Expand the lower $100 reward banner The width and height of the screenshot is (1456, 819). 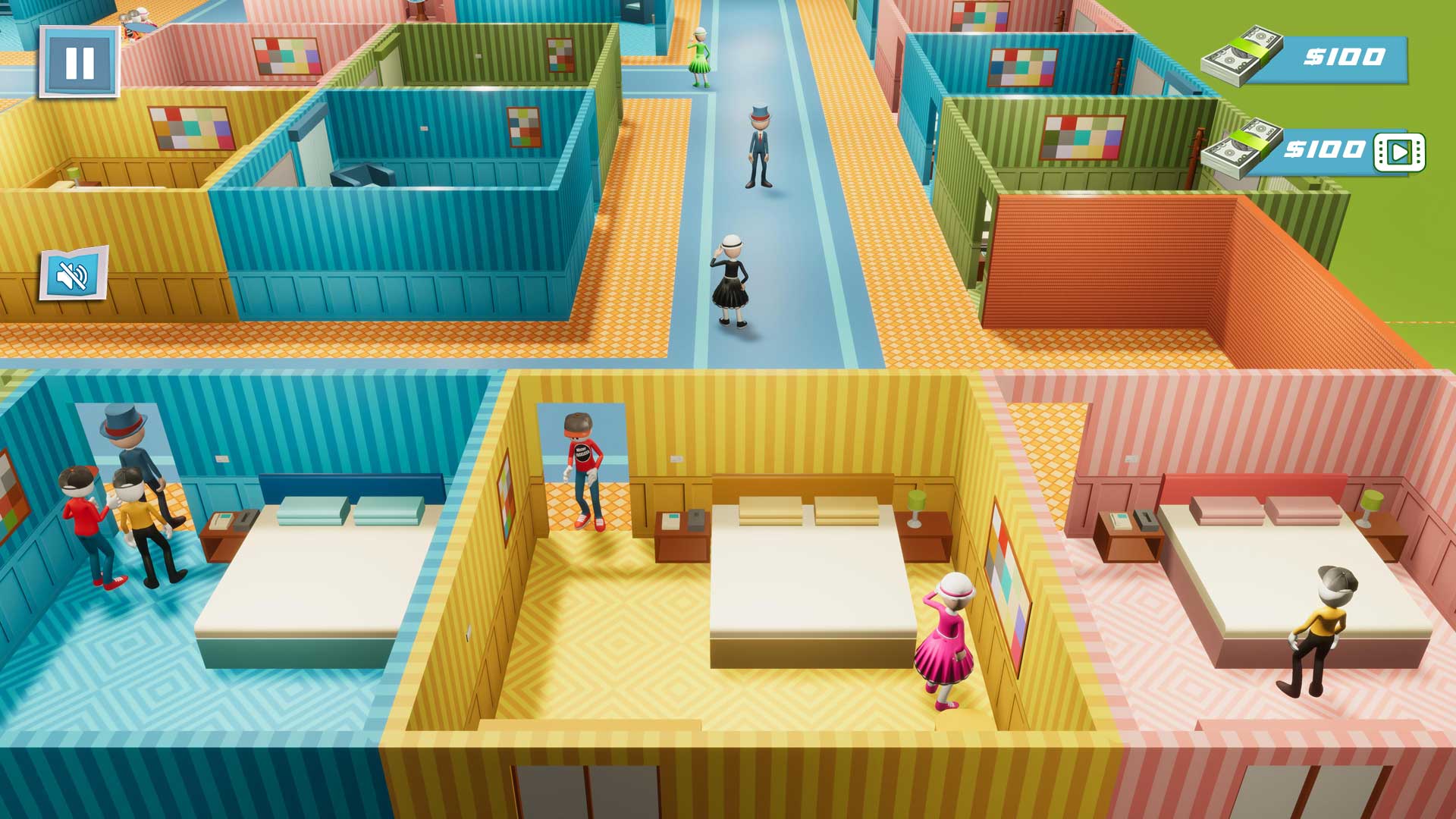pyautogui.click(x=1327, y=148)
